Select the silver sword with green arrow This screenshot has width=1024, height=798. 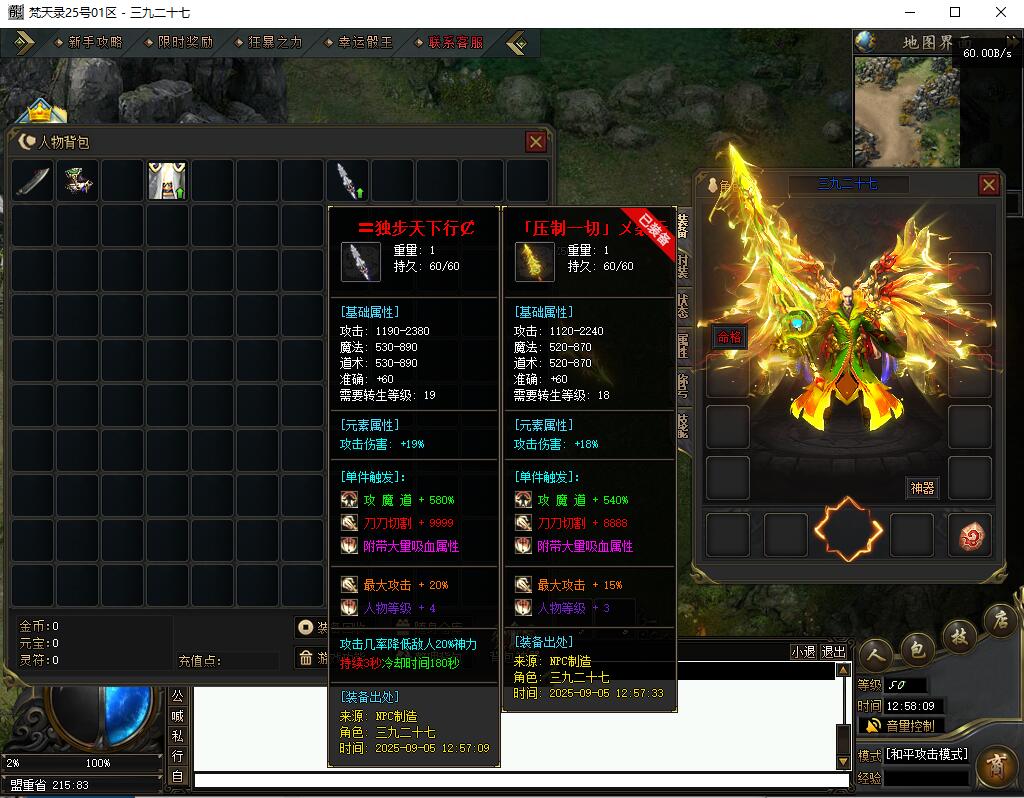coord(348,181)
